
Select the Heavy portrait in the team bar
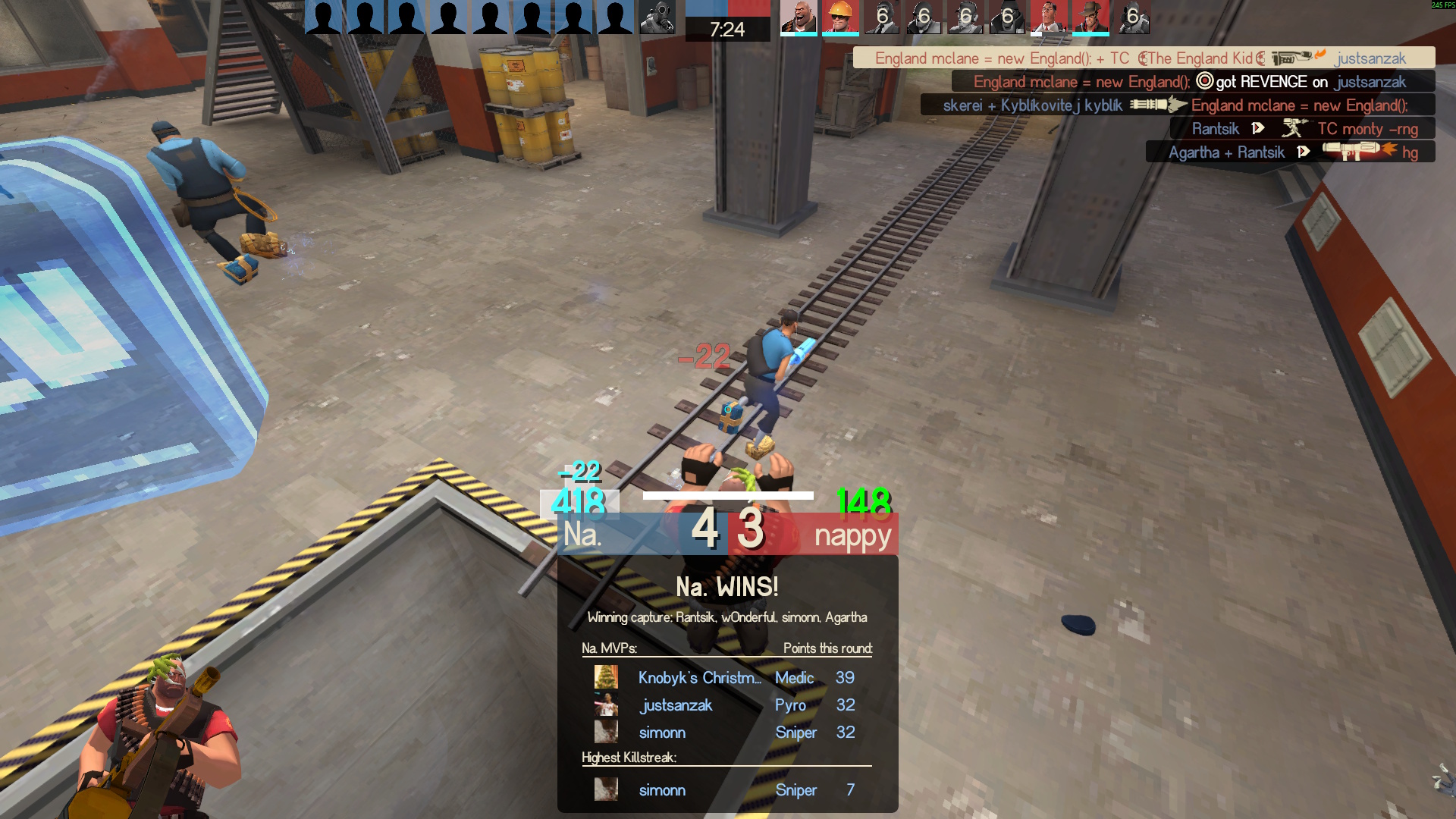tap(798, 17)
